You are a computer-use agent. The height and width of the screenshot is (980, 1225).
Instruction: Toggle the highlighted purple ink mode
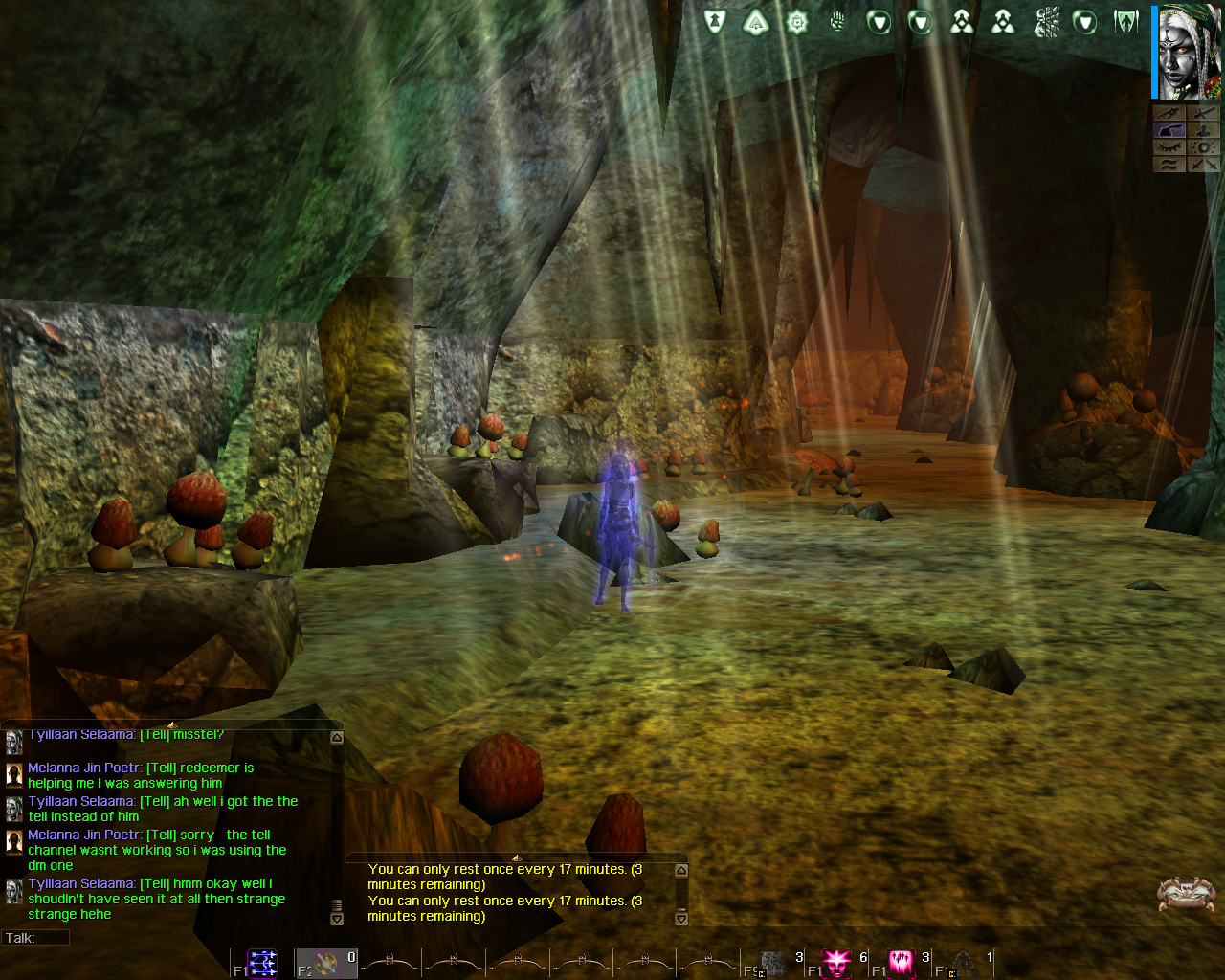[x=1169, y=130]
